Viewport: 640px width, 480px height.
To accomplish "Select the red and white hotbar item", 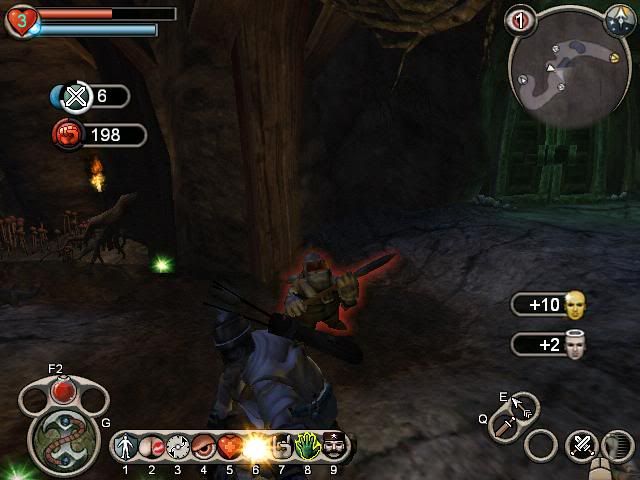I will point(152,446).
